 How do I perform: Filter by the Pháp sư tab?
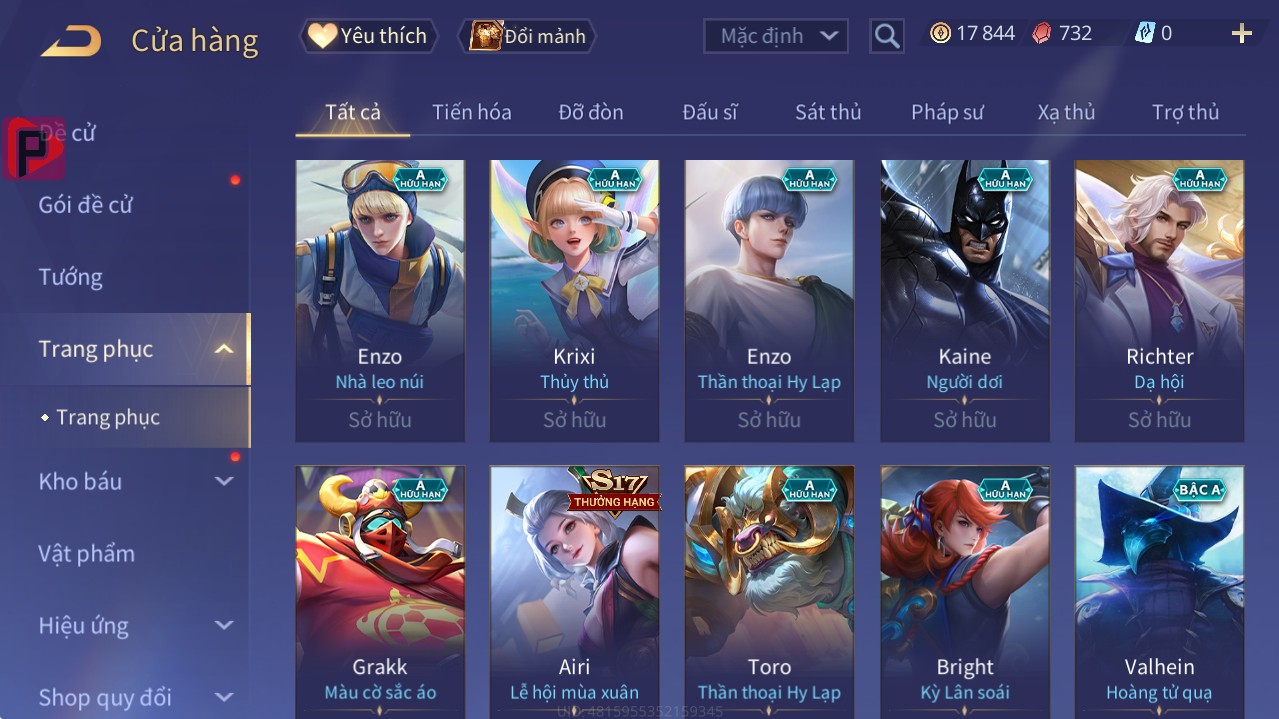(x=947, y=112)
